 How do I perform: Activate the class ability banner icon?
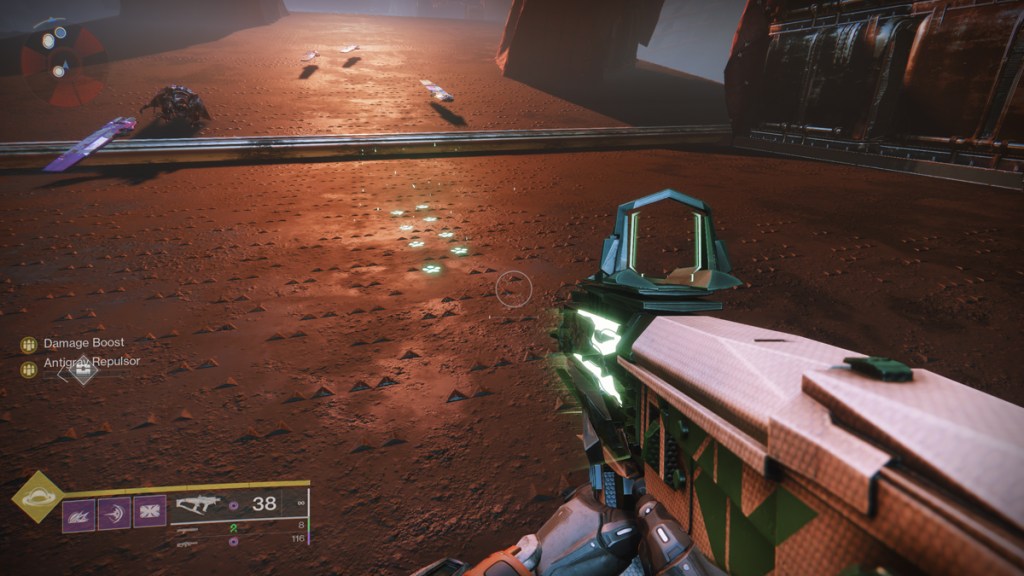[150, 512]
